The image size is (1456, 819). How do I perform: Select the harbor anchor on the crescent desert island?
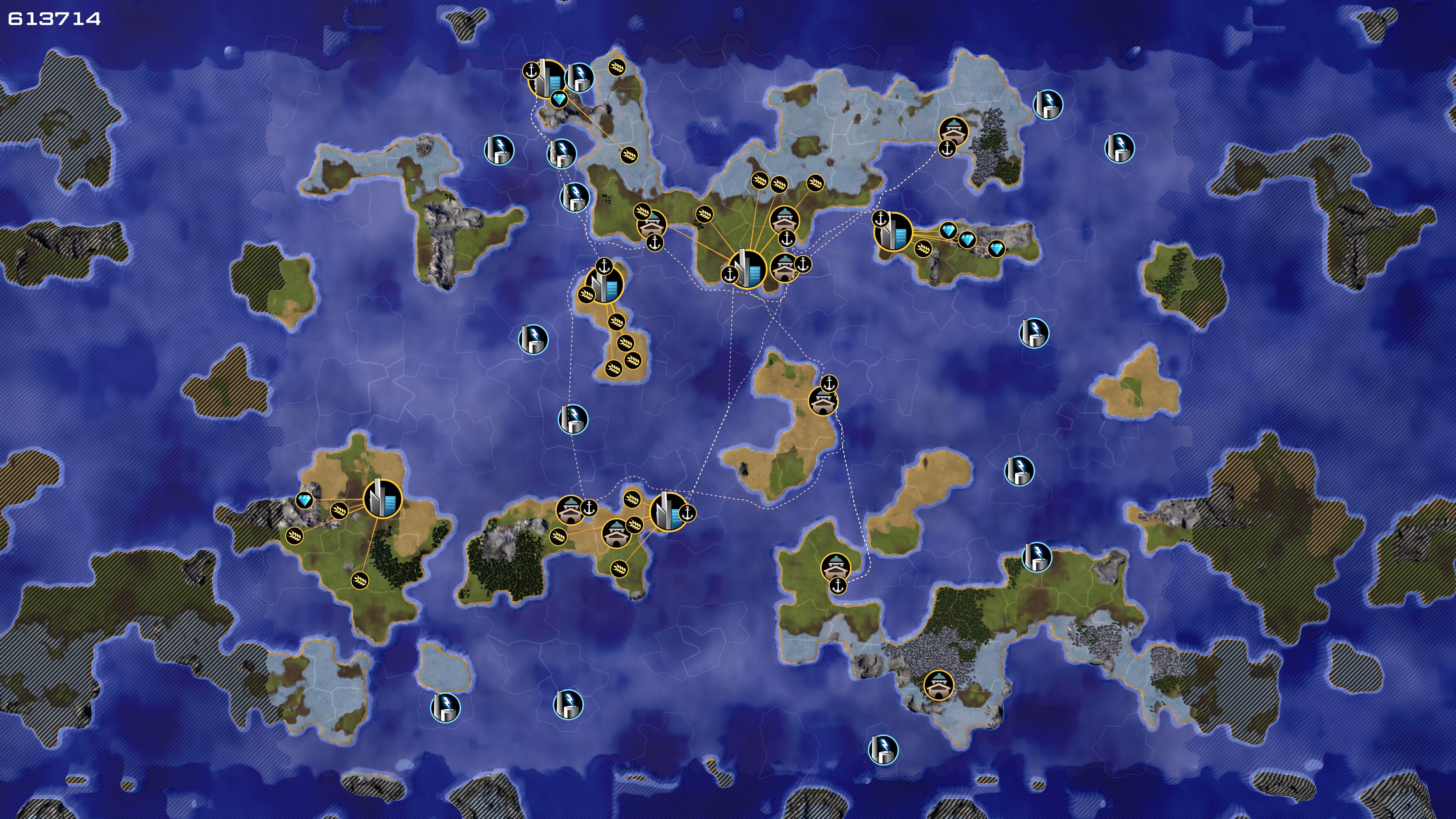click(828, 384)
